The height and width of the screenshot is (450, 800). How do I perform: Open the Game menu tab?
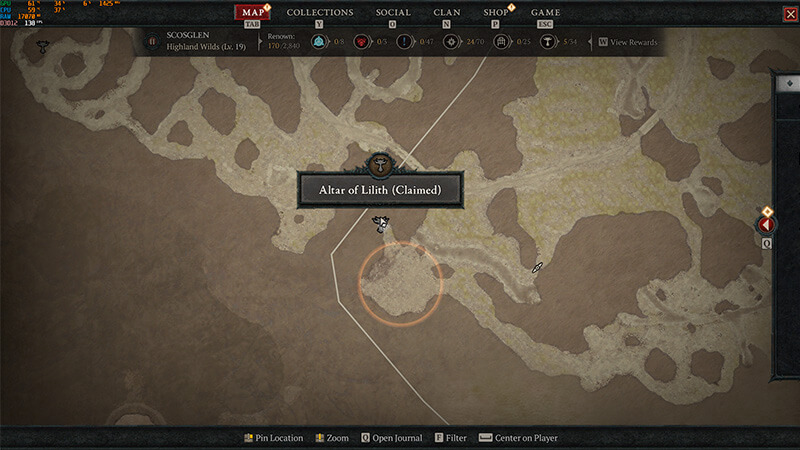(545, 13)
